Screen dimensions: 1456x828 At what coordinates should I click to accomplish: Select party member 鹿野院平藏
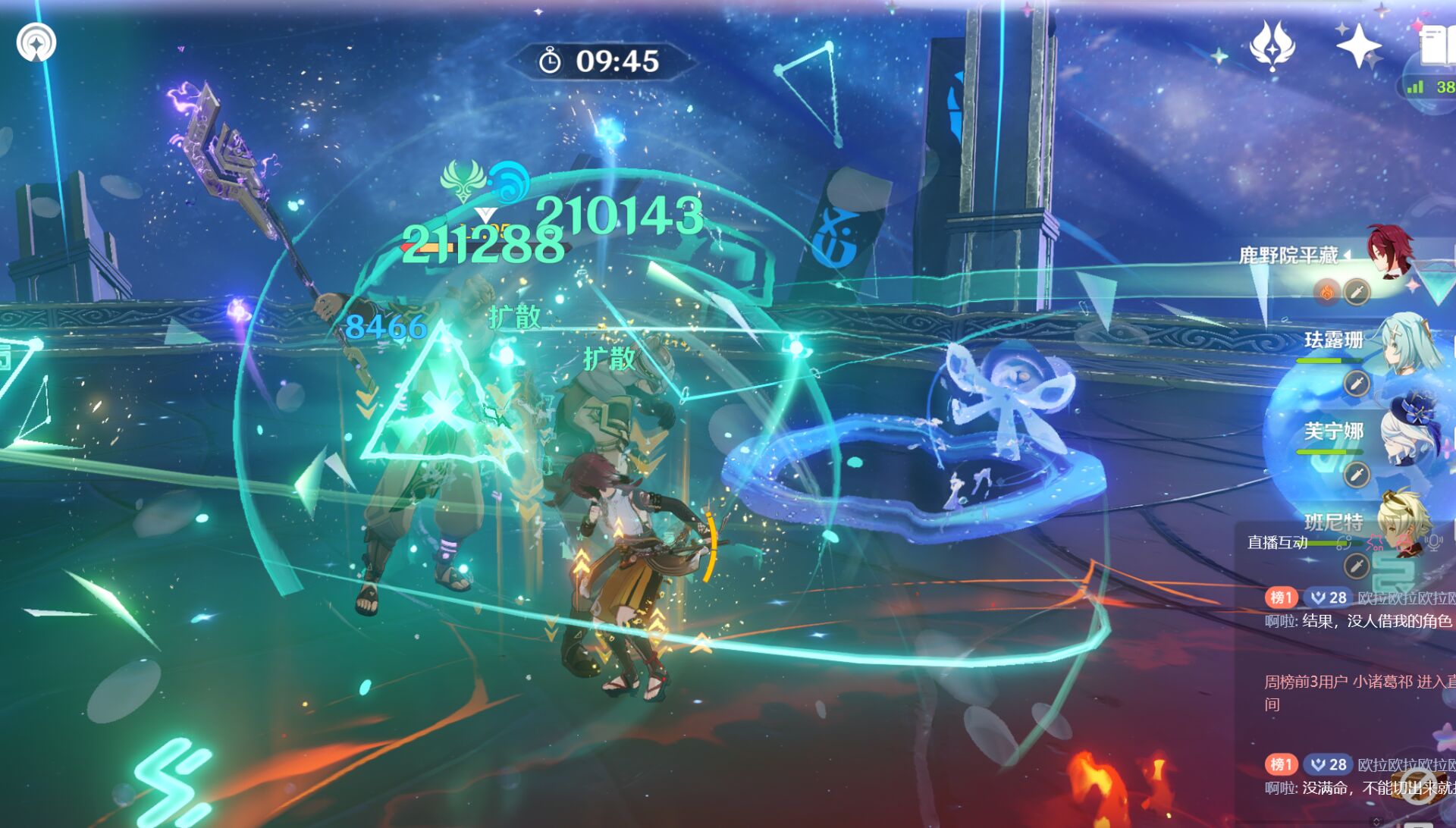1389,252
